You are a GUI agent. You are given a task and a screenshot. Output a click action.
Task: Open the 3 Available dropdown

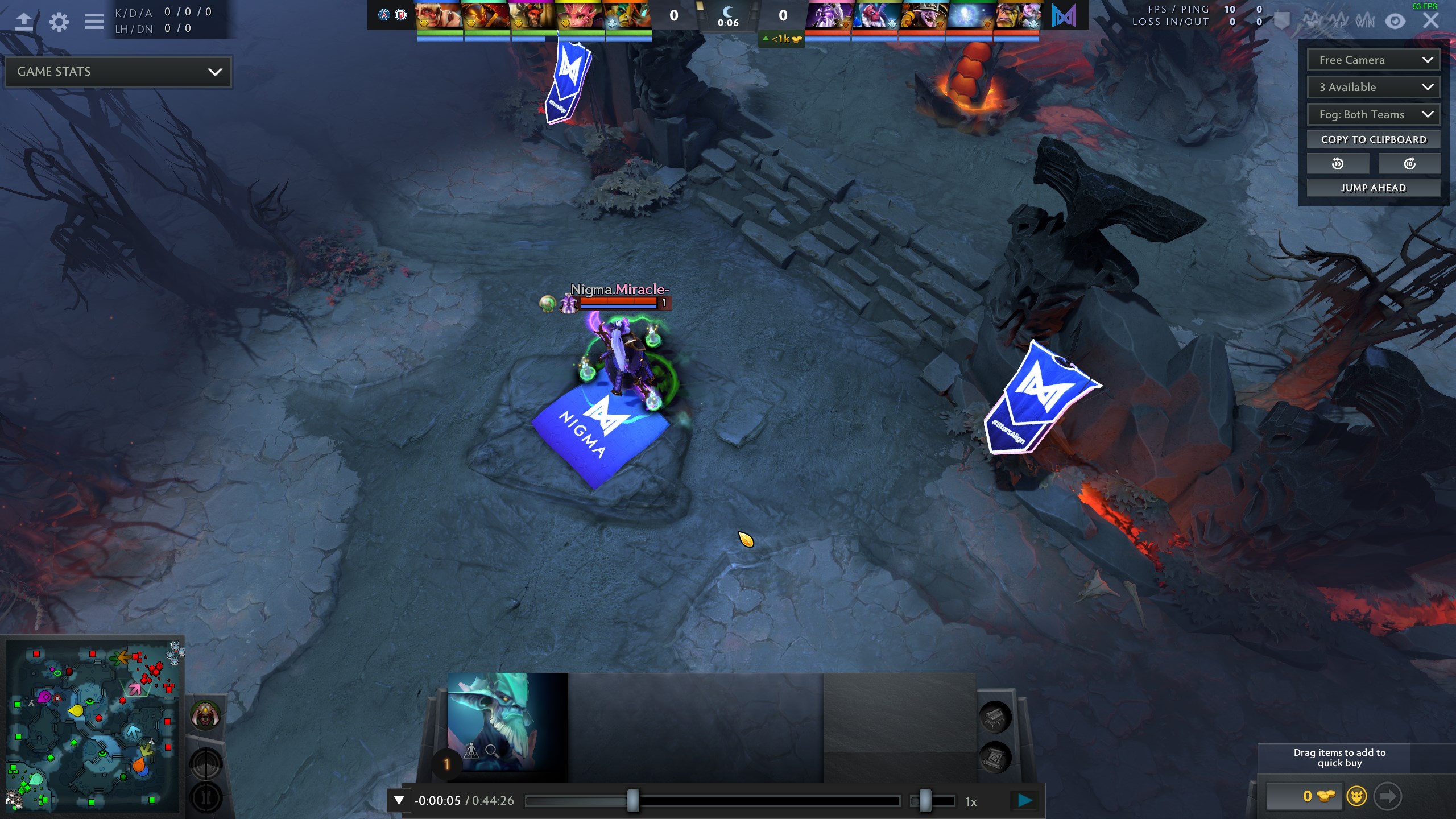click(x=1374, y=87)
